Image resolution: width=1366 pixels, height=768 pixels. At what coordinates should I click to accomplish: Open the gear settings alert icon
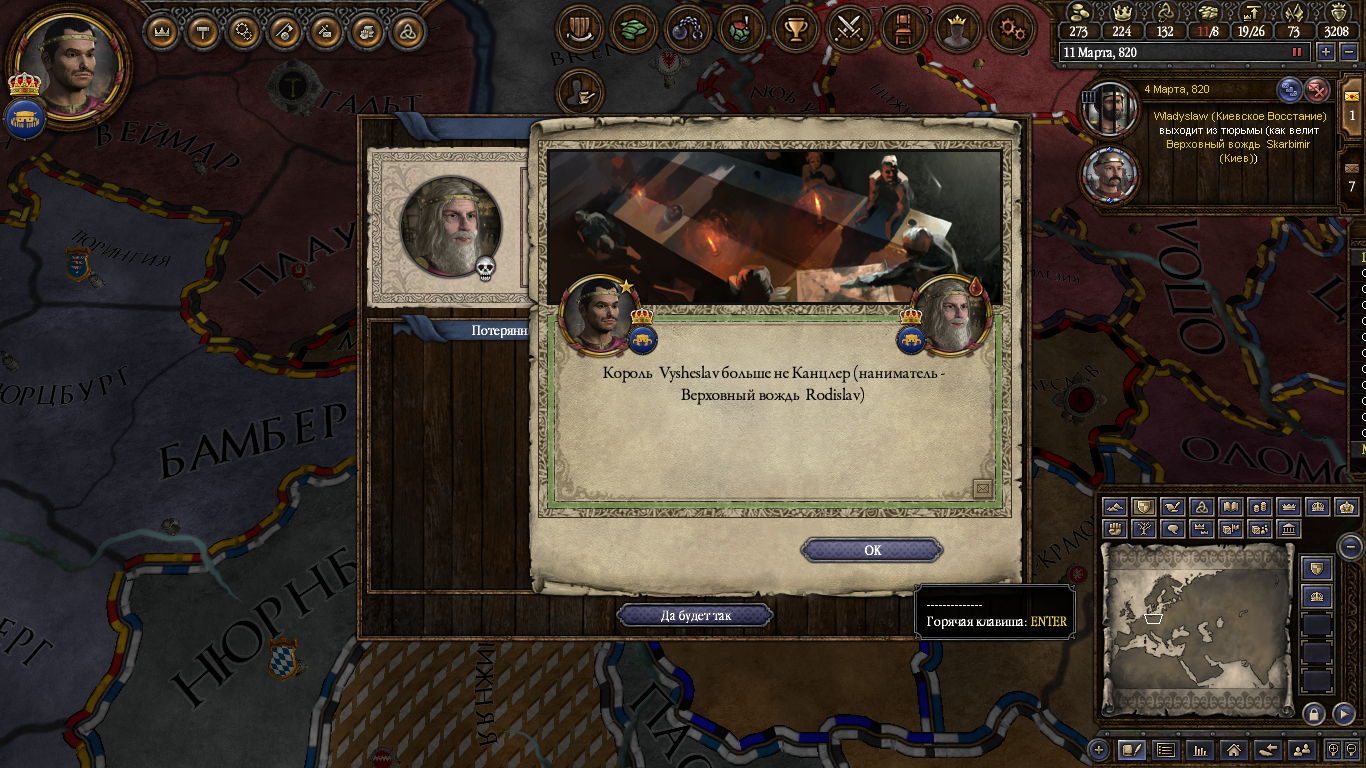[1011, 29]
